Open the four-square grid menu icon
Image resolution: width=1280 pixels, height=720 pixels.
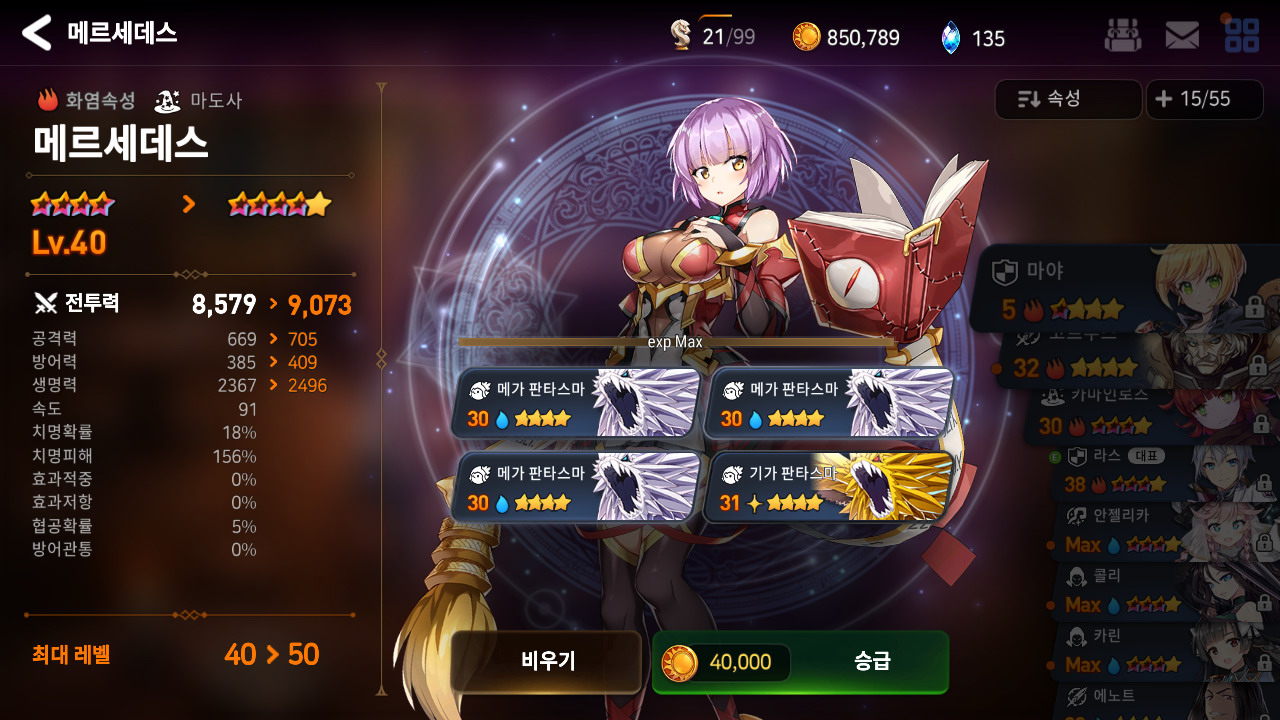pos(1241,35)
